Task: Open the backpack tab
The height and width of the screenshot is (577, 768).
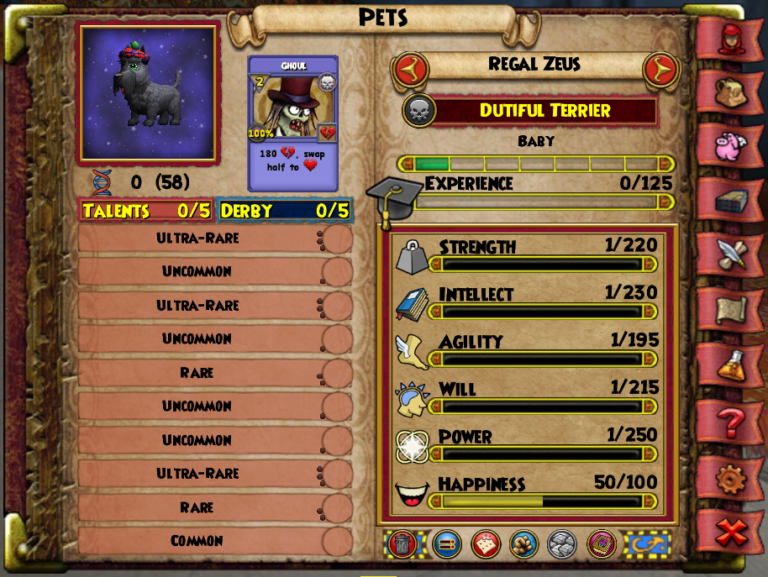Action: (729, 92)
